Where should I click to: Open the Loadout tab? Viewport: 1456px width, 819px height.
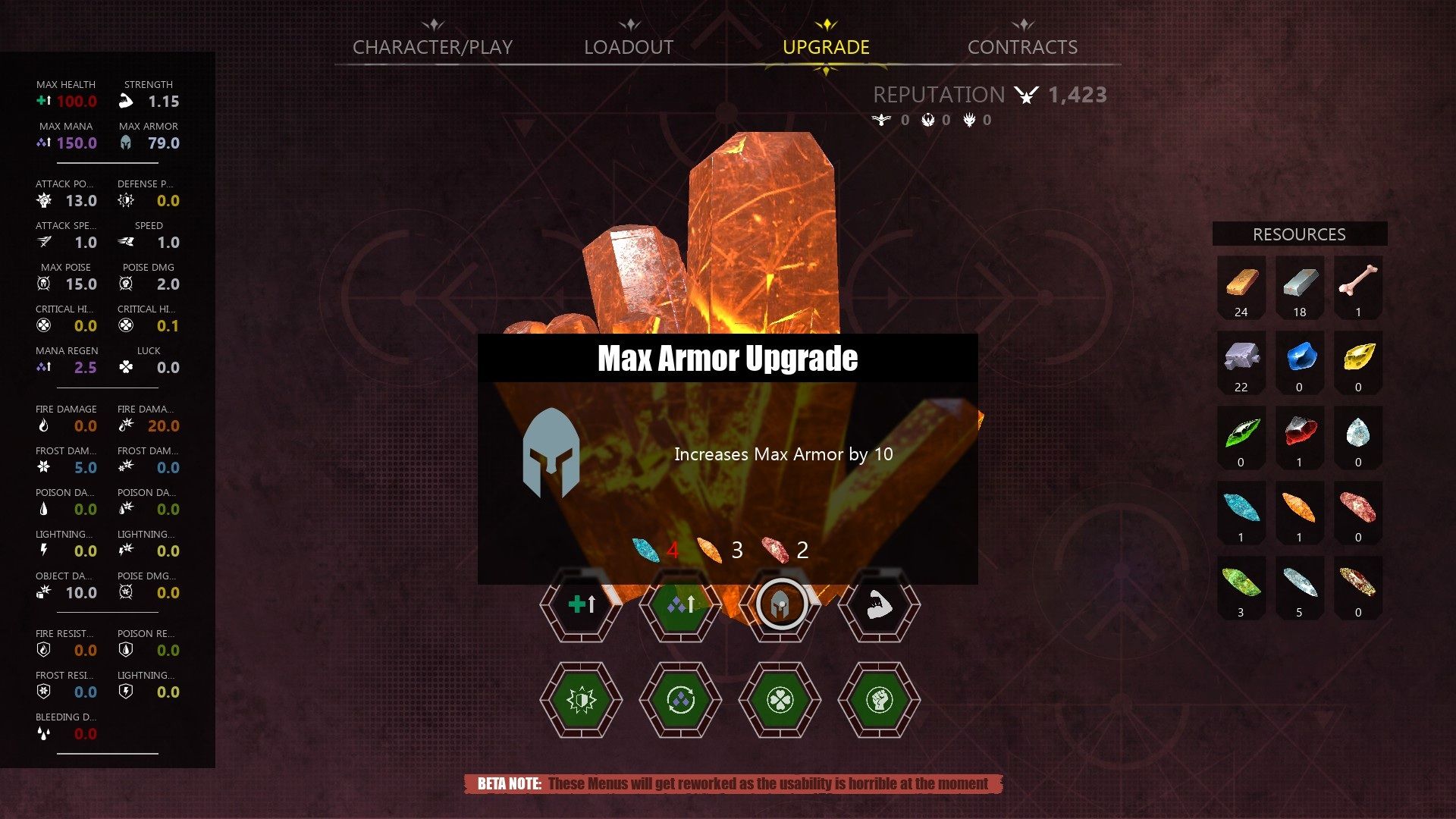(629, 47)
